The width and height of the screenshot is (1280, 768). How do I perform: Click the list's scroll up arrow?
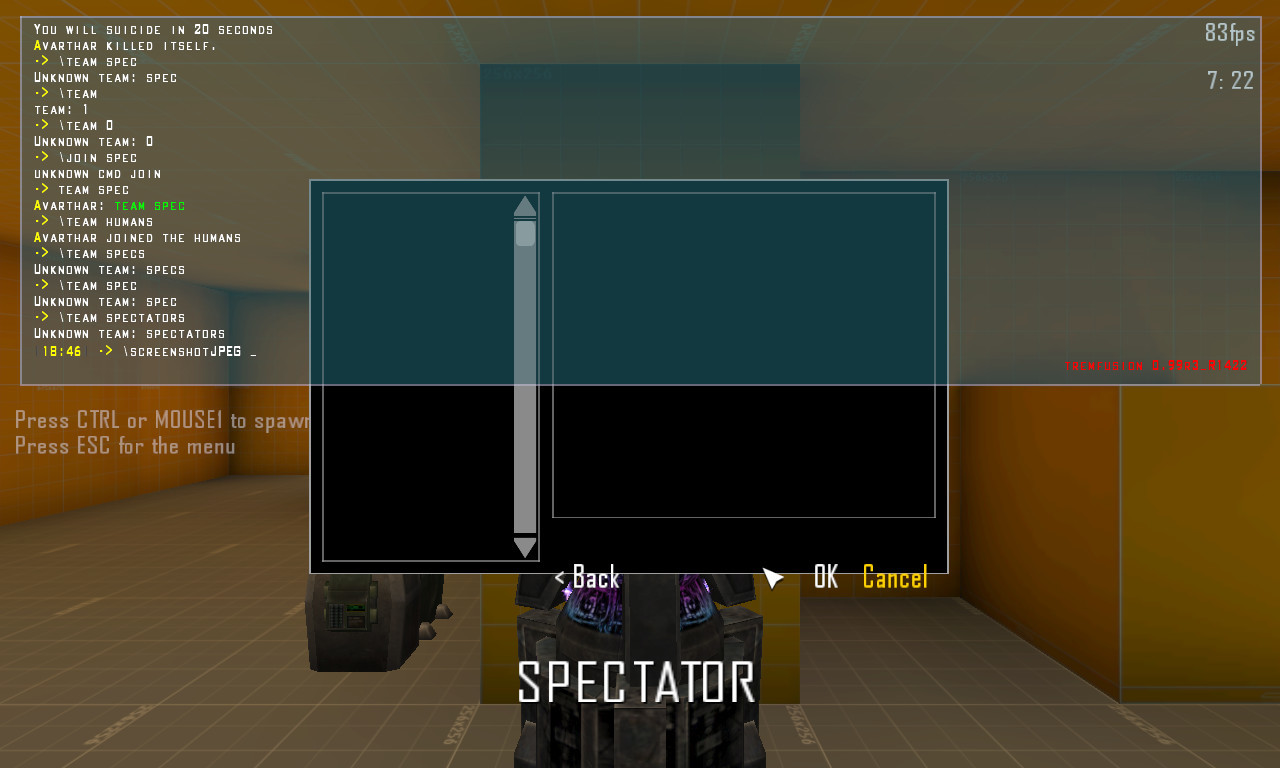click(x=525, y=206)
